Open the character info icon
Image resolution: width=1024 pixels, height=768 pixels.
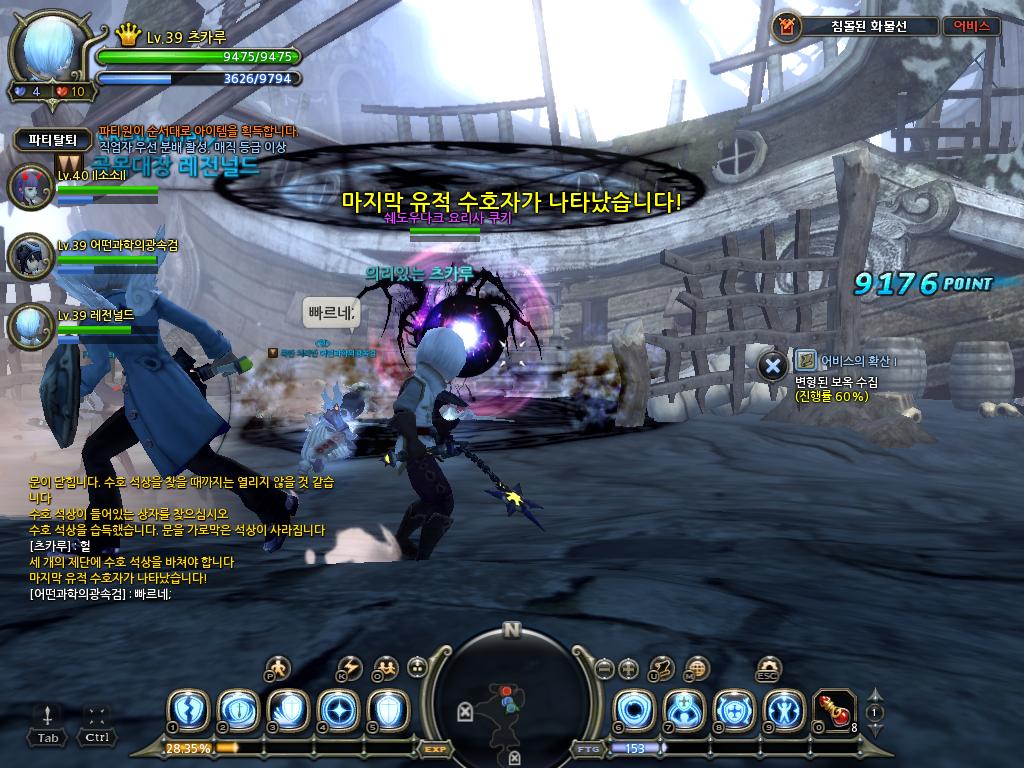tap(280, 667)
